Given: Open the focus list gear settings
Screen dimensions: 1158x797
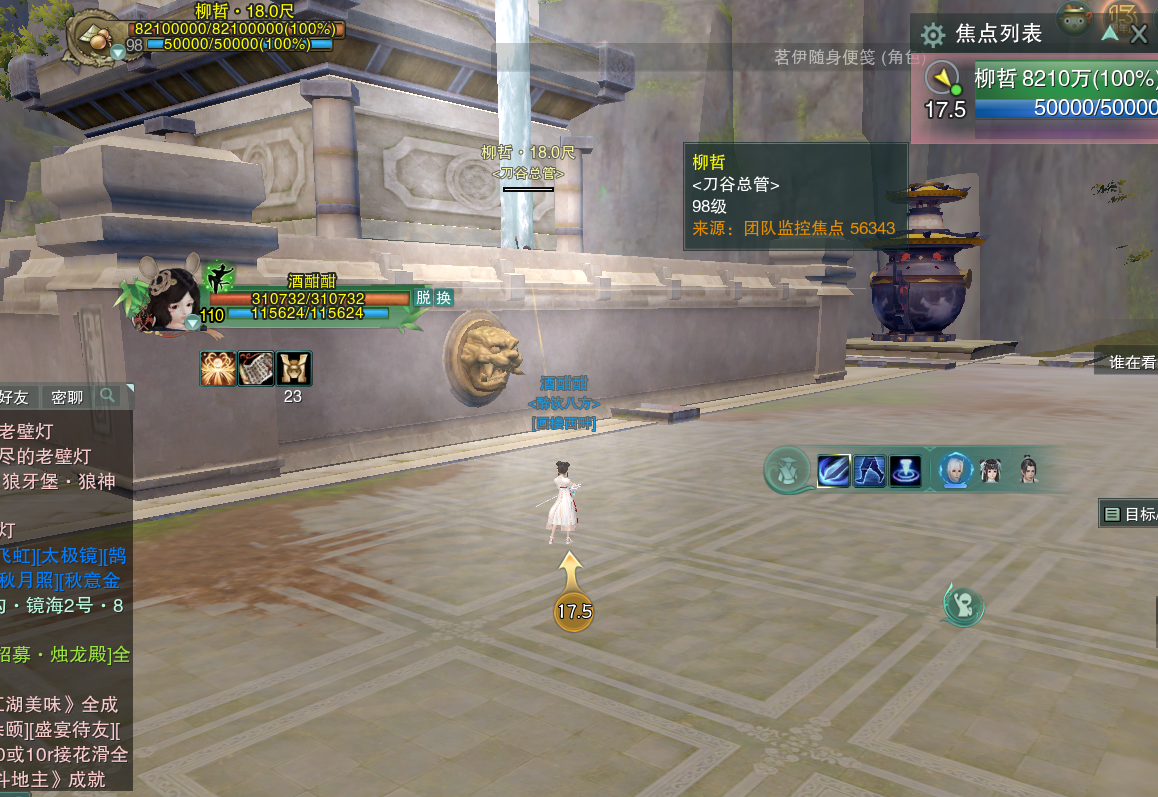Looking at the screenshot, I should click(933, 36).
